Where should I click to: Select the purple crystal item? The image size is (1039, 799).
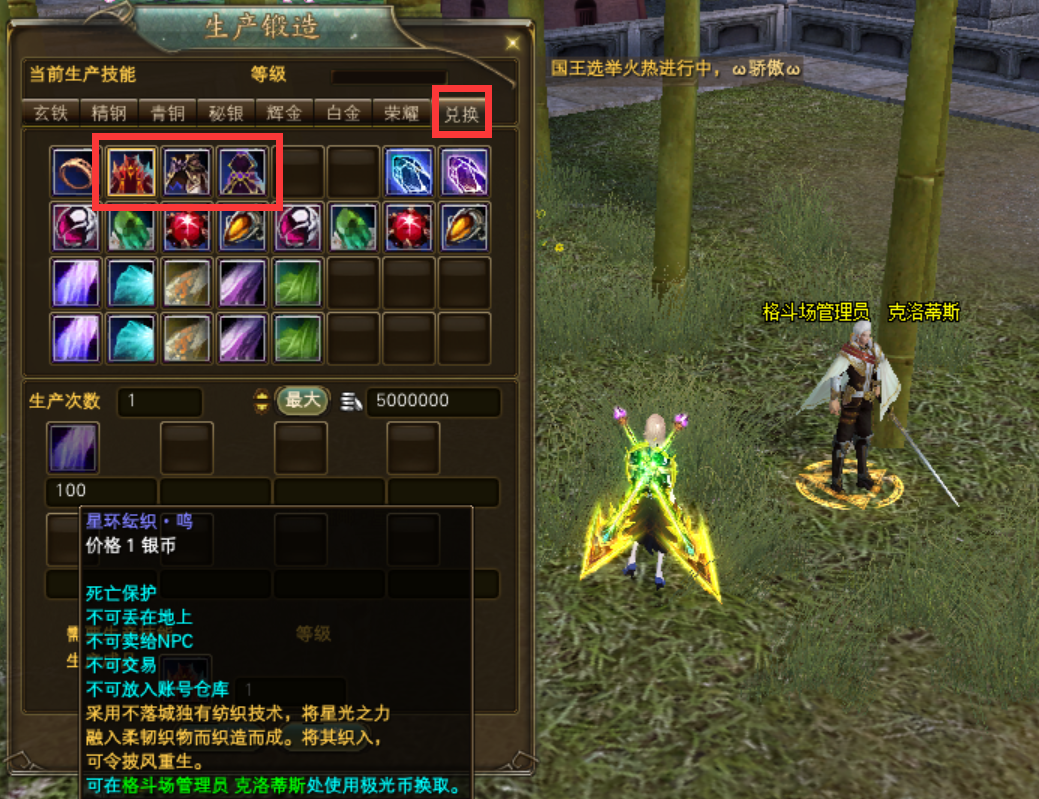tap(464, 172)
